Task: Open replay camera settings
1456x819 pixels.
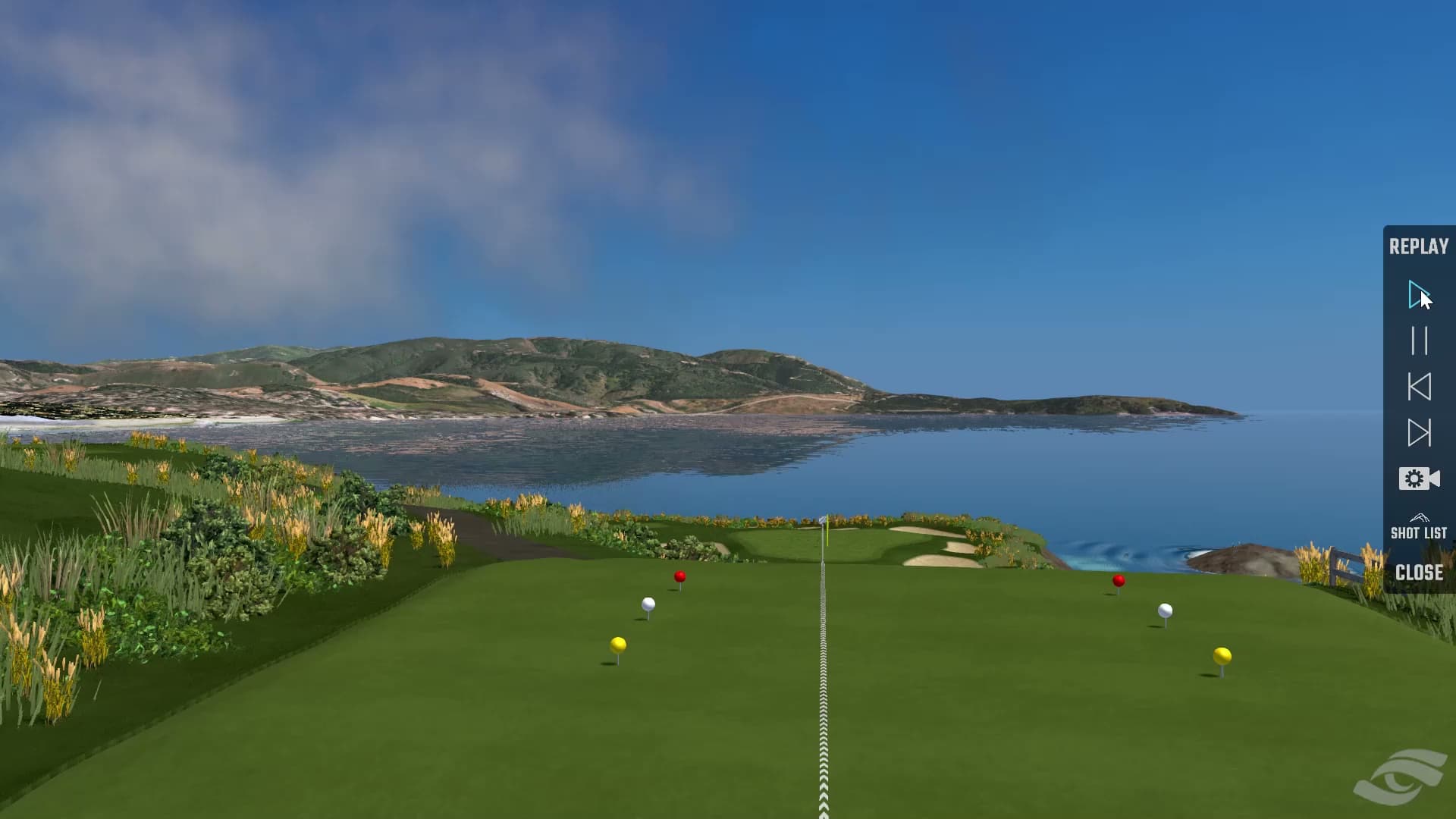Action: [x=1419, y=479]
